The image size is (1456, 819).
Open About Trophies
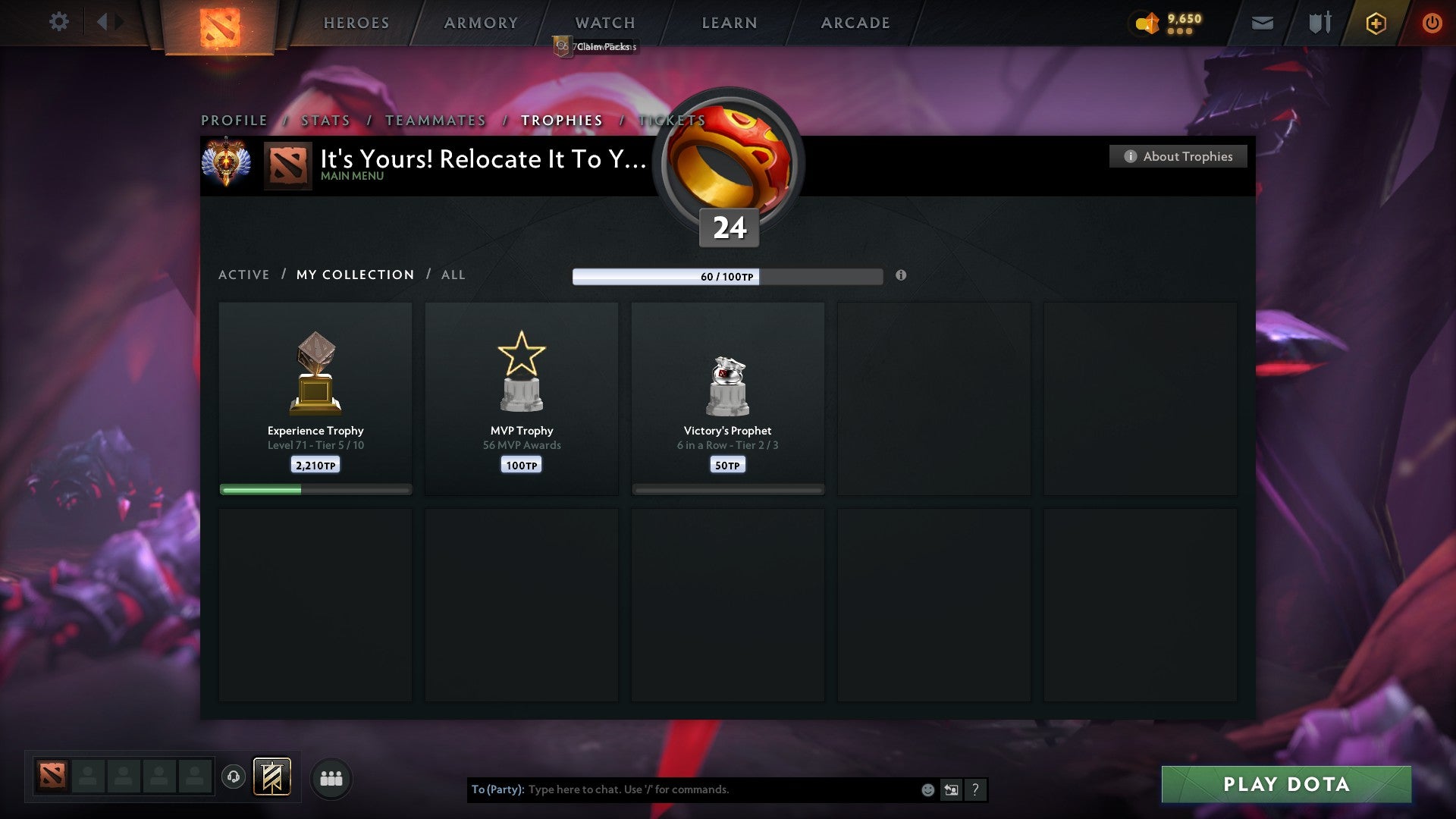click(x=1178, y=156)
